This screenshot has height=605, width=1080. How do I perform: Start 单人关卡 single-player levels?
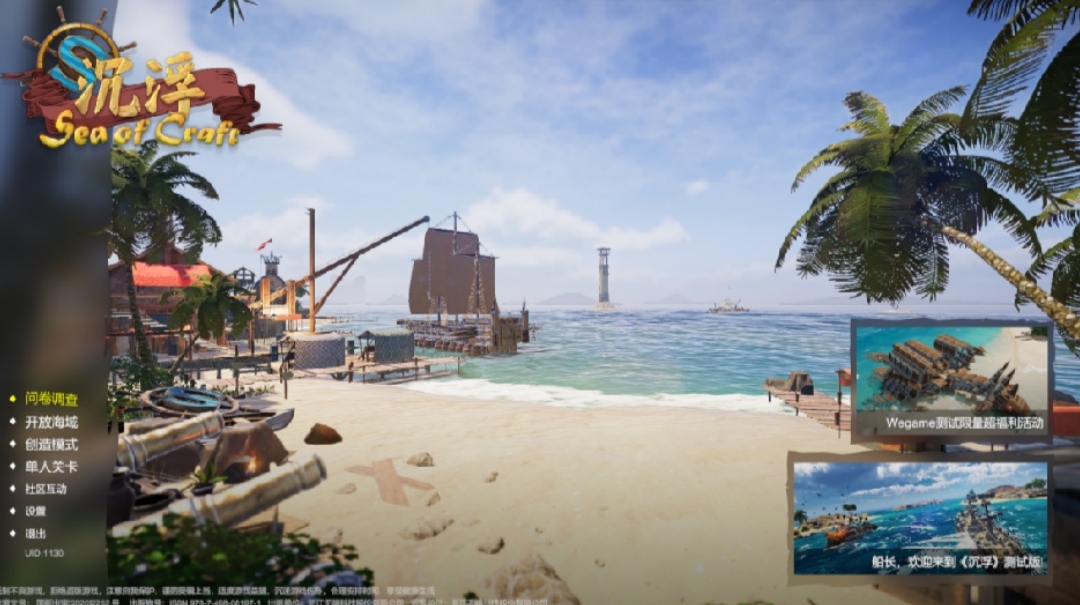pos(51,466)
